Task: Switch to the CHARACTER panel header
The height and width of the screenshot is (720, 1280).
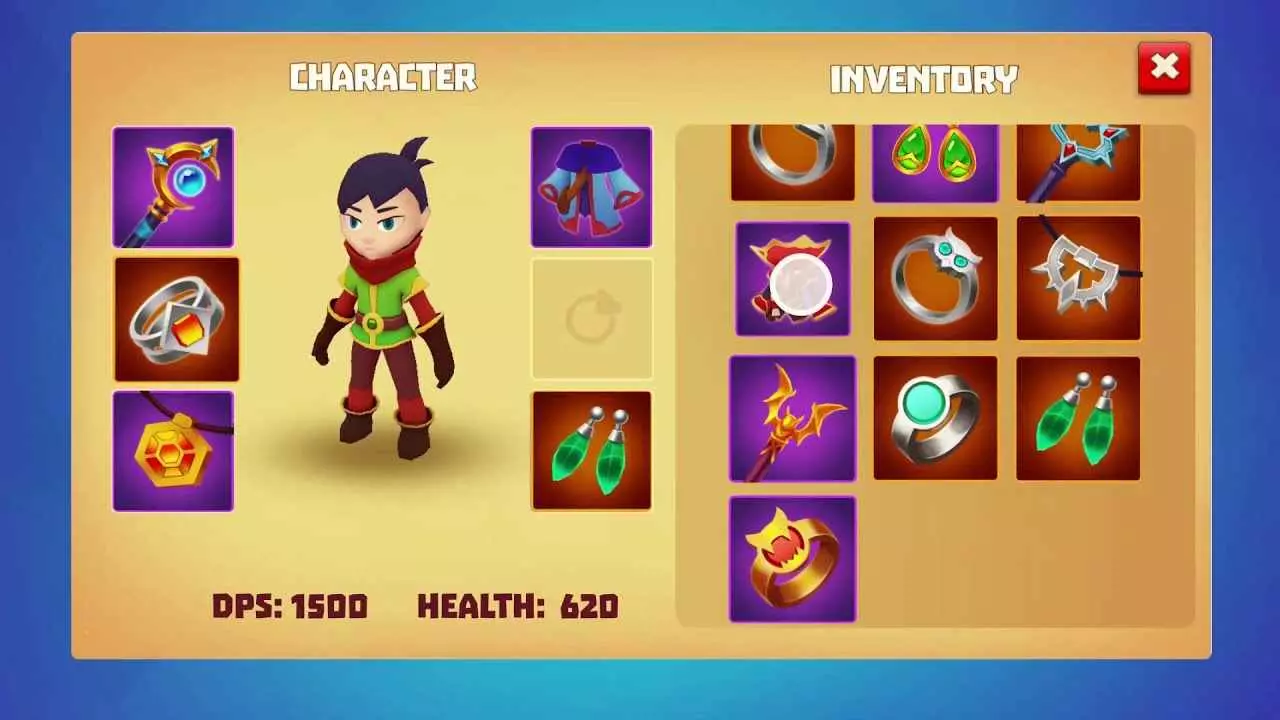Action: 383,78
